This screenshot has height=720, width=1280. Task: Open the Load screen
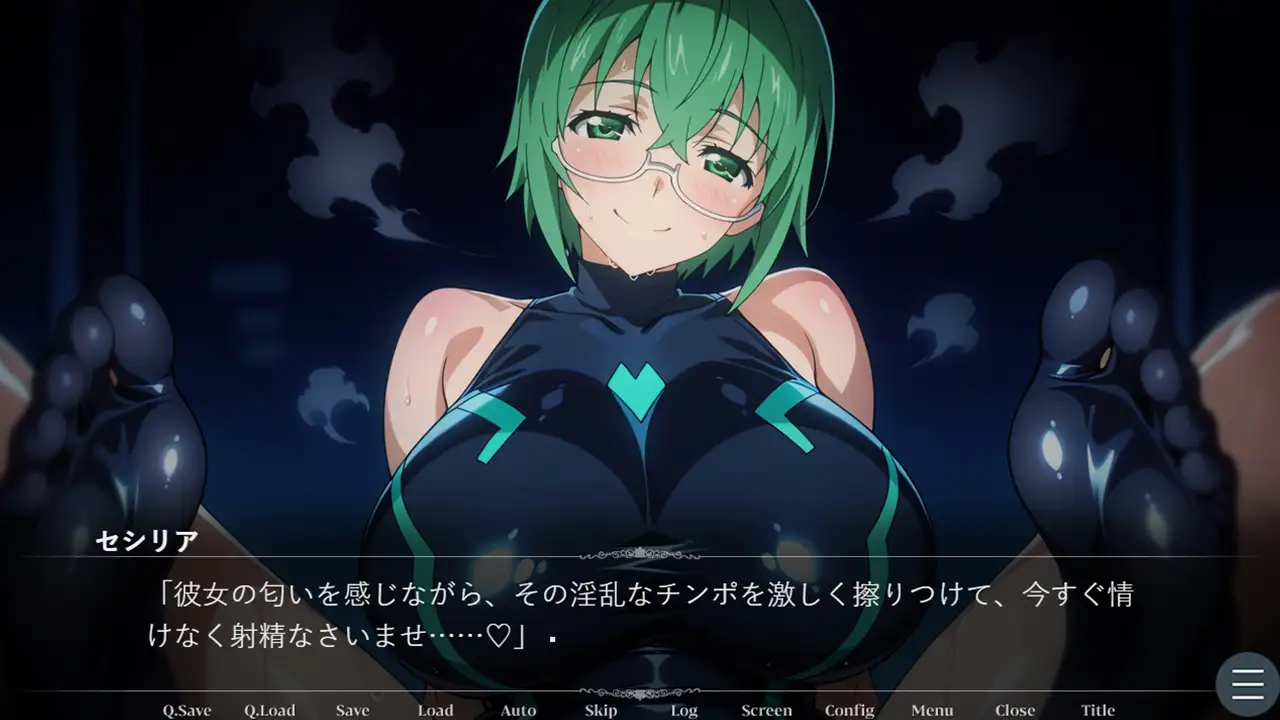point(435,710)
